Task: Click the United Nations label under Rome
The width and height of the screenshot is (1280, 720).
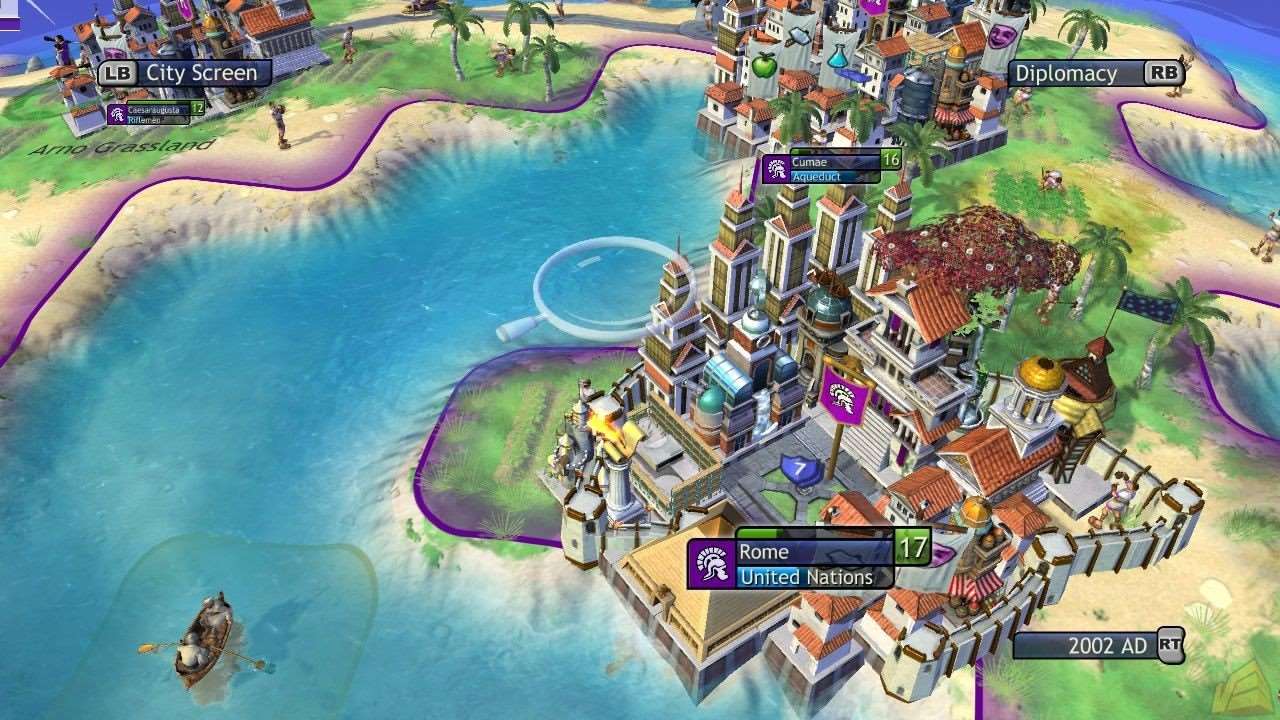Action: [x=807, y=577]
